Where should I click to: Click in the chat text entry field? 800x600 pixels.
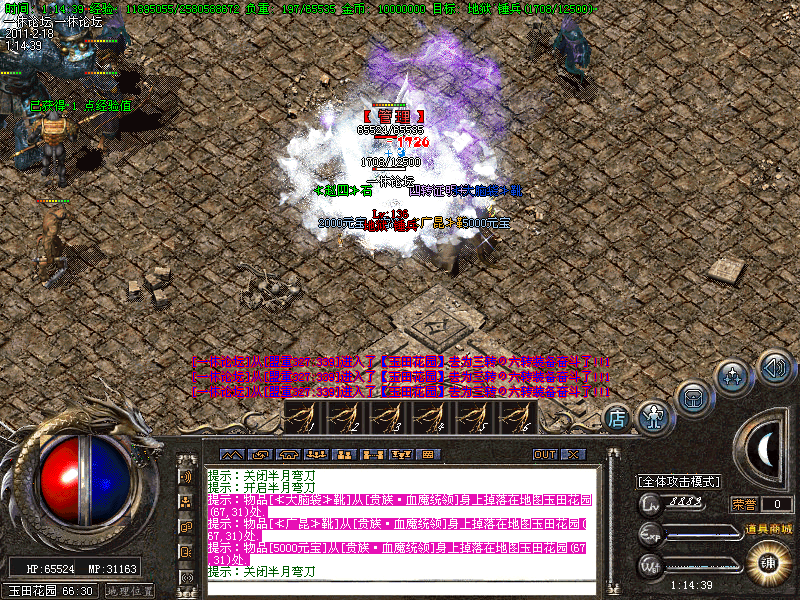point(400,587)
